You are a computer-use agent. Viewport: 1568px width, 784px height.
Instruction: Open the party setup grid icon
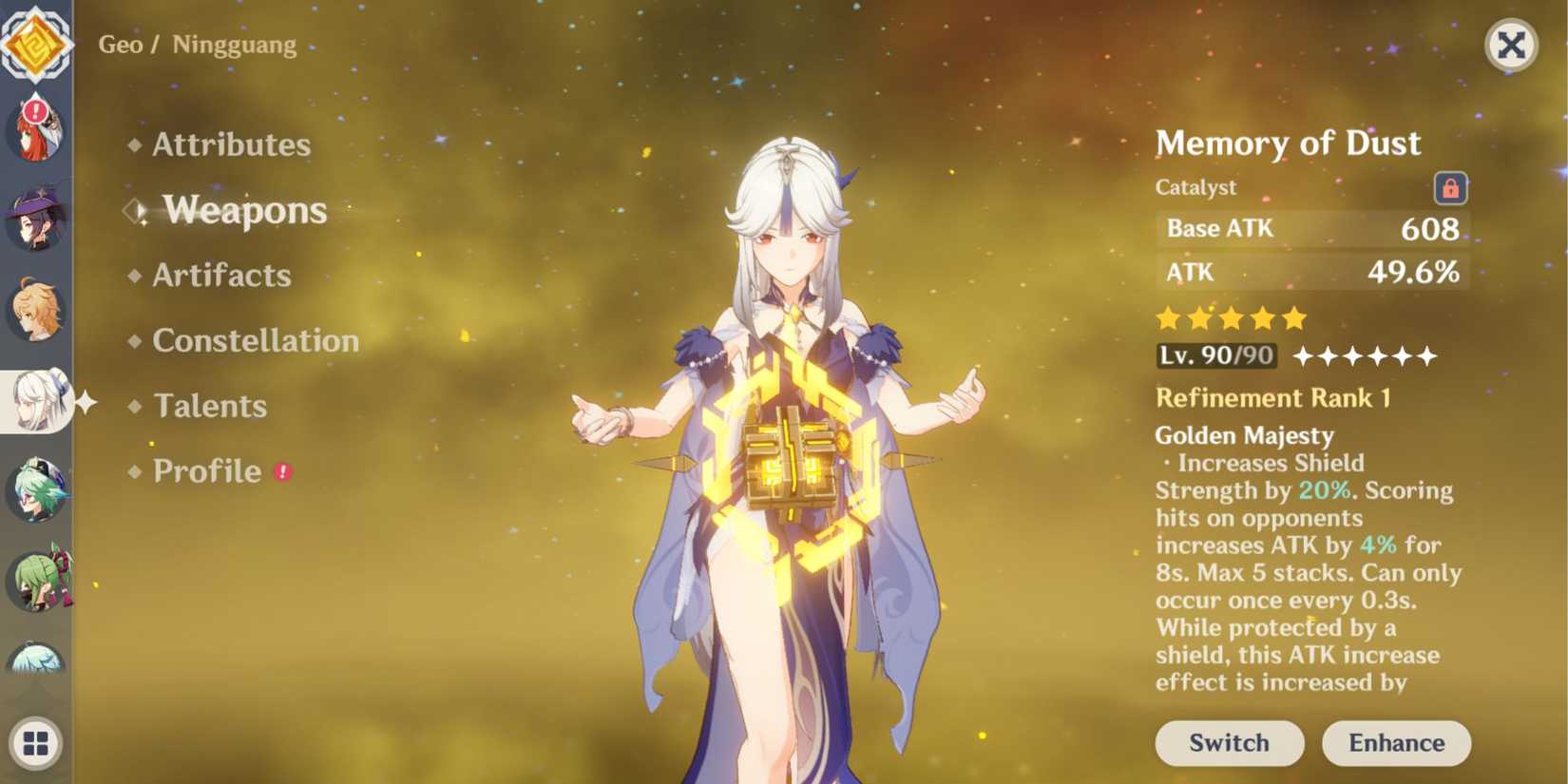point(36,741)
